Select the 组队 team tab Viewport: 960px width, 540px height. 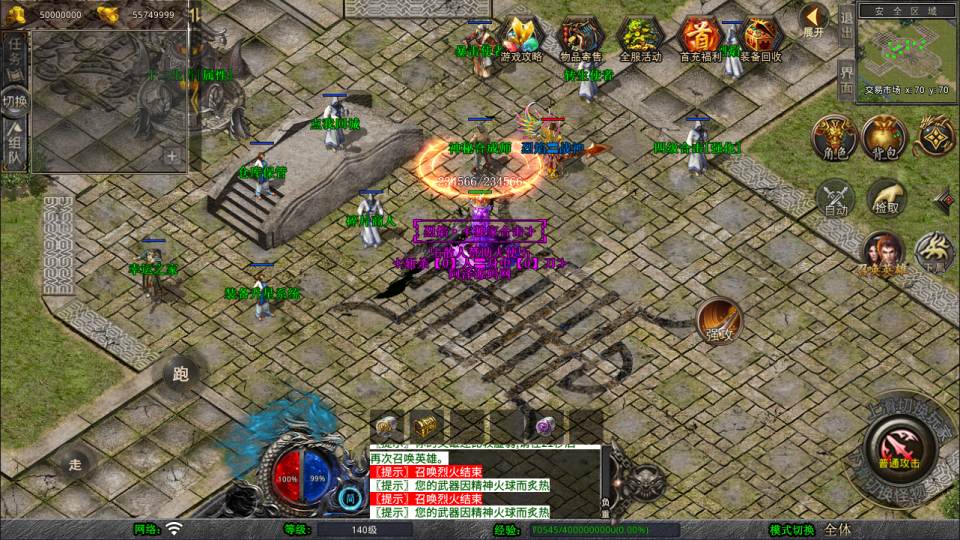[x=15, y=149]
